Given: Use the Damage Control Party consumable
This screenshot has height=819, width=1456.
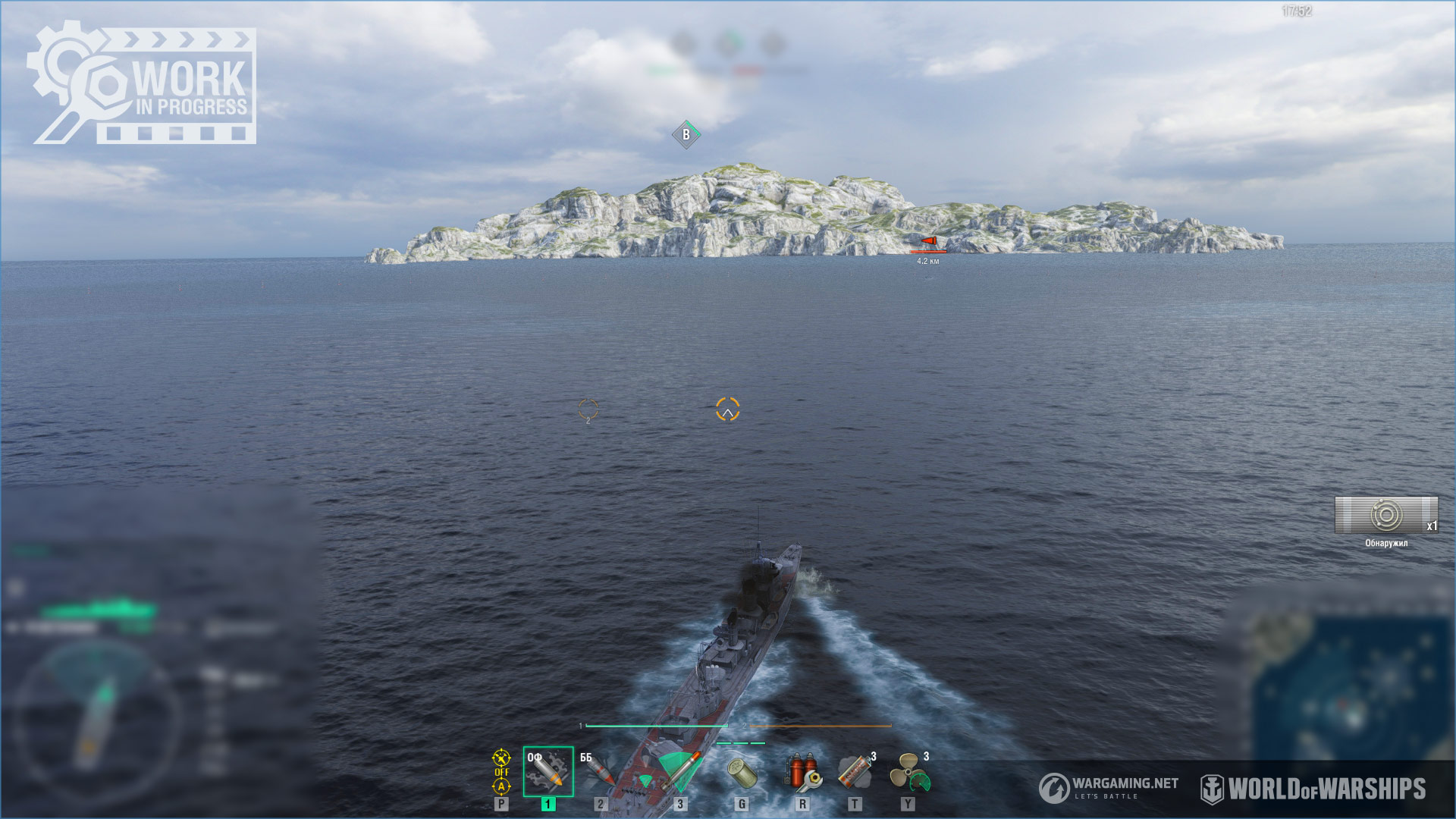Looking at the screenshot, I should click(x=802, y=771).
